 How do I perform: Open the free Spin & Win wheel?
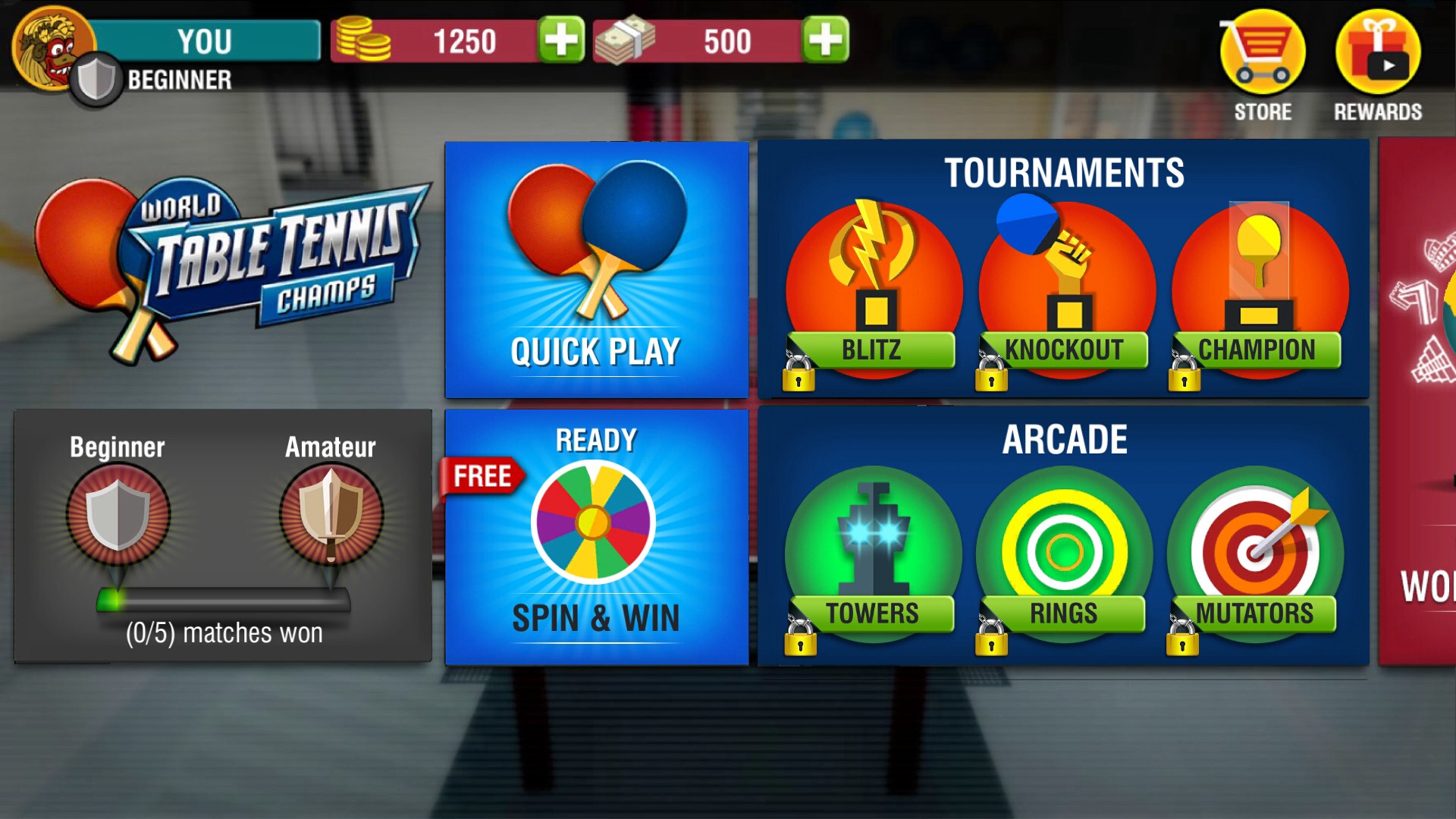click(596, 537)
